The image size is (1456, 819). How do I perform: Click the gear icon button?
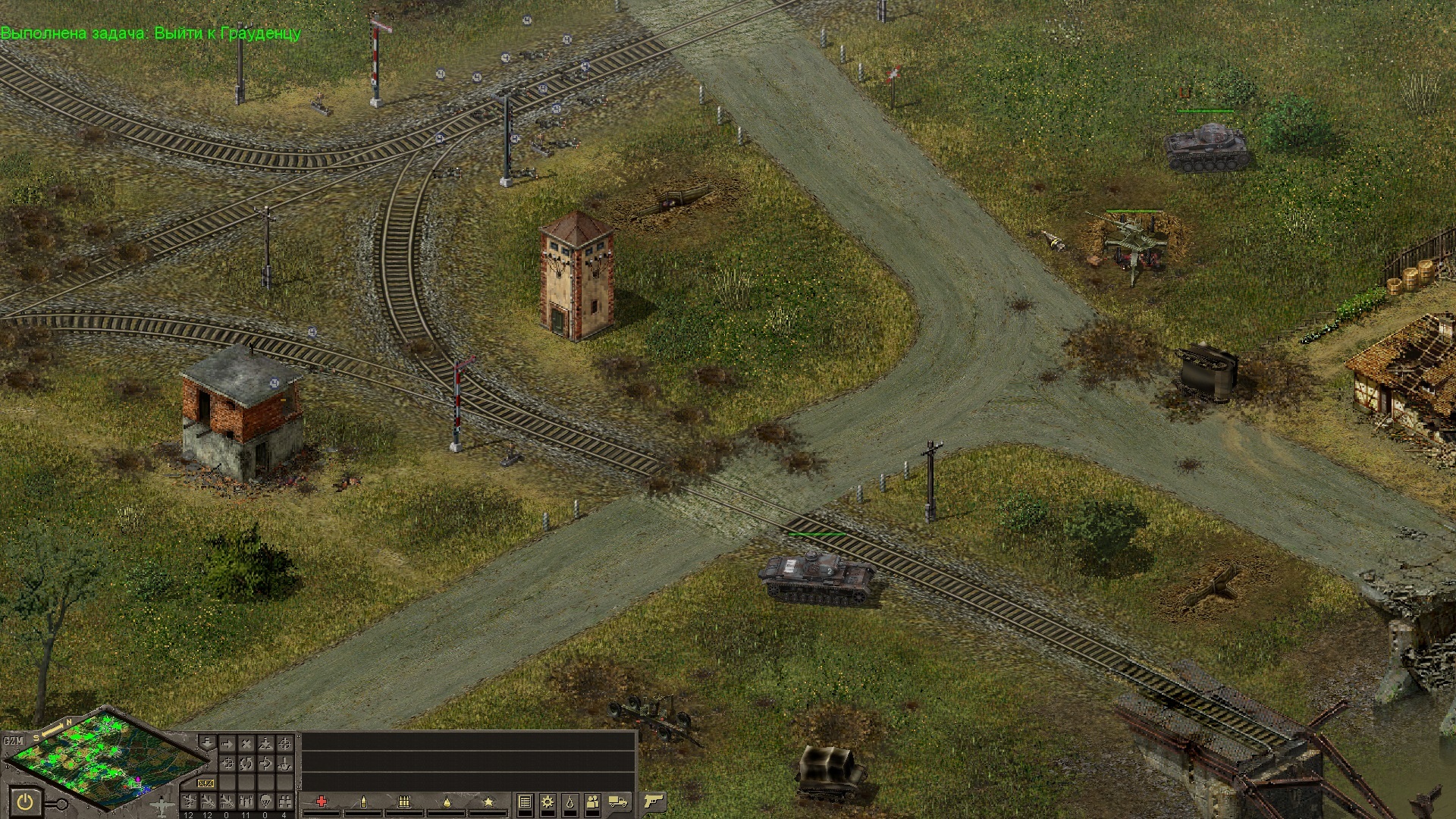(548, 802)
